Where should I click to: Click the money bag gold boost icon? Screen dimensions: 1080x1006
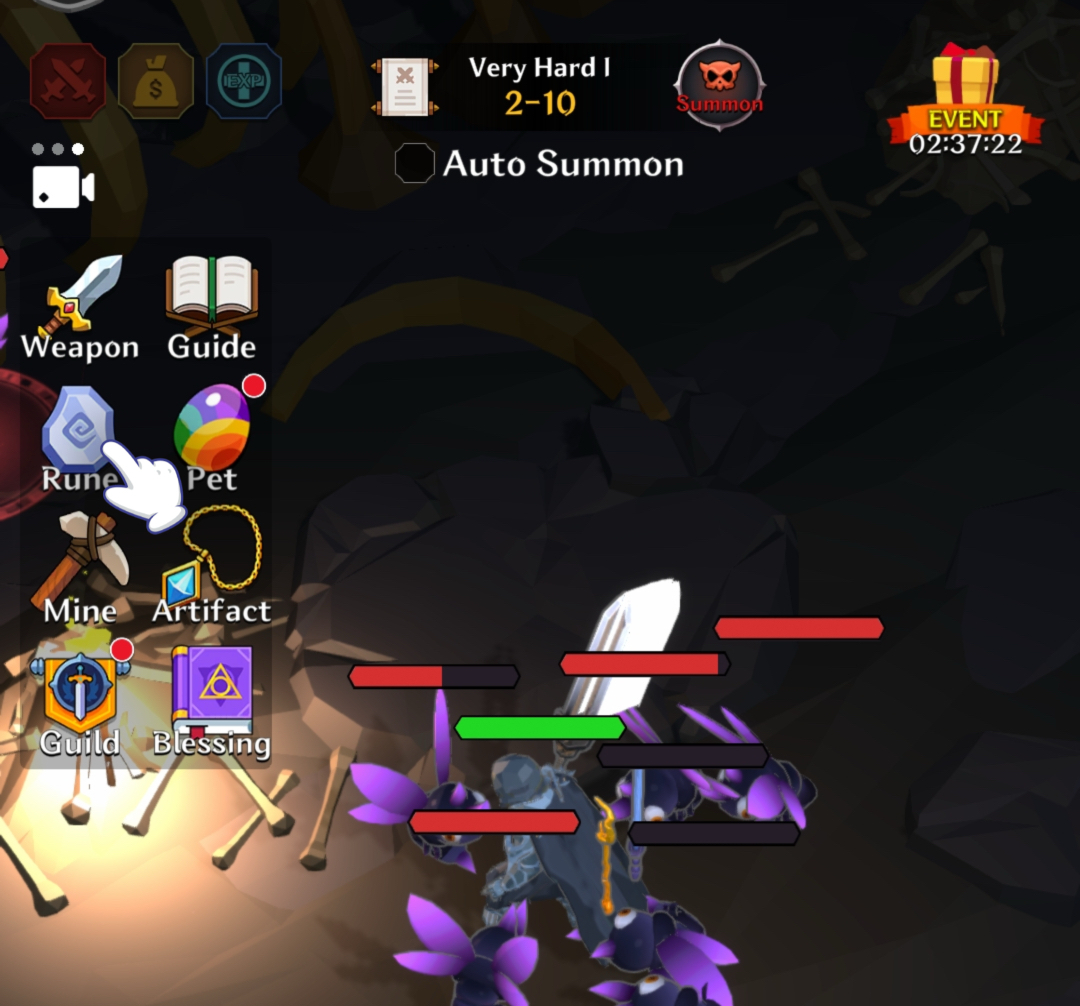156,82
